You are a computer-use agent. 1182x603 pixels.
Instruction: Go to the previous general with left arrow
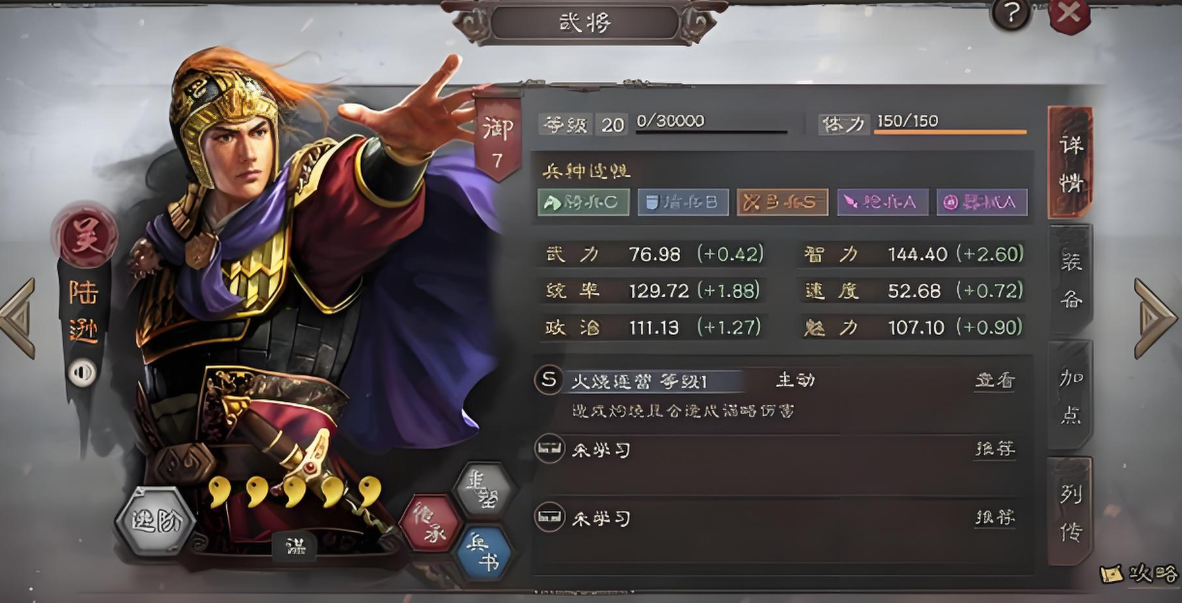(x=18, y=318)
